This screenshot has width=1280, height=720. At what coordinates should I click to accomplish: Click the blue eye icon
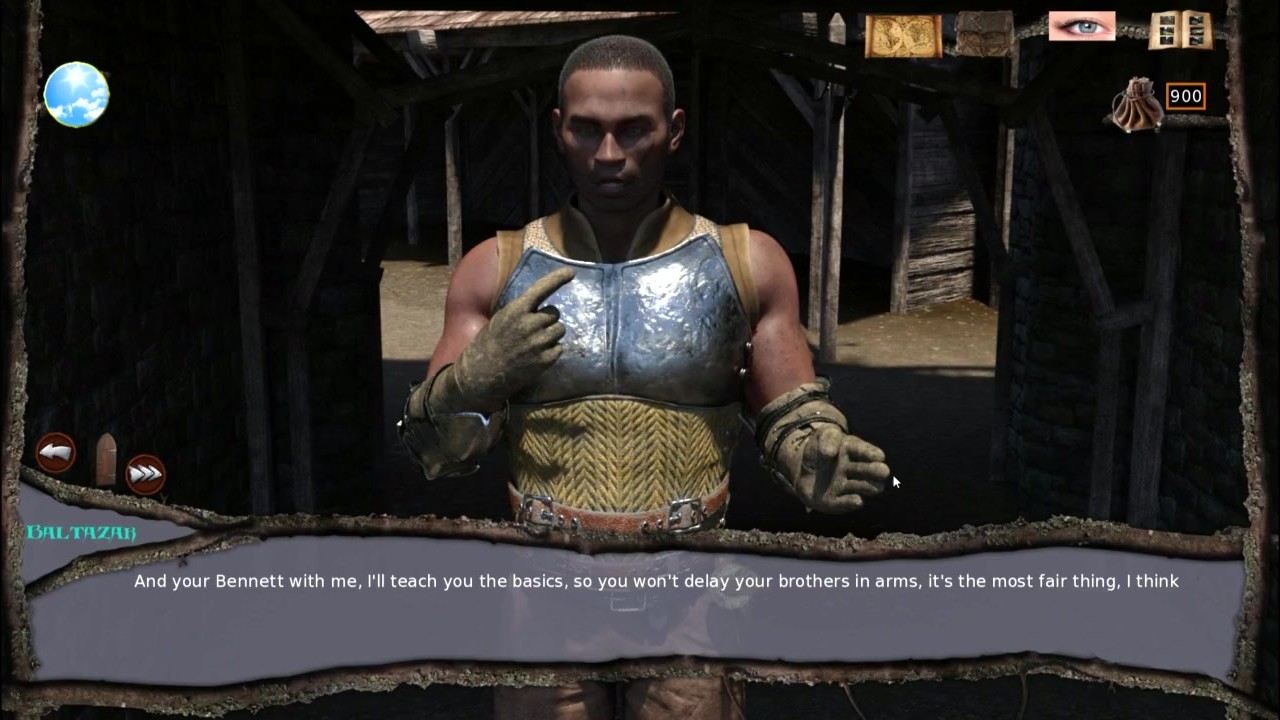coord(1081,26)
